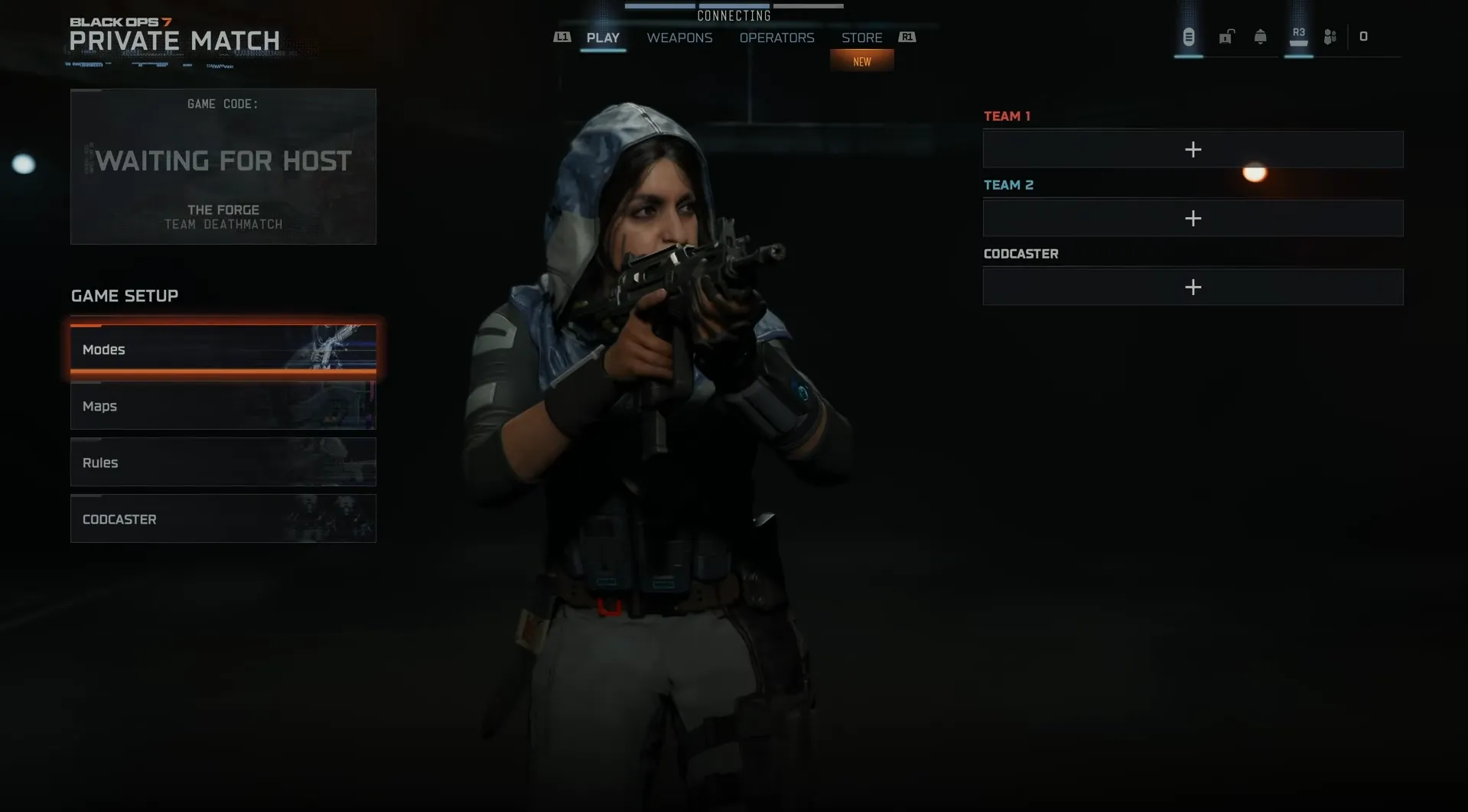1468x812 pixels.
Task: Join the Team 2 slot
Action: (1193, 219)
